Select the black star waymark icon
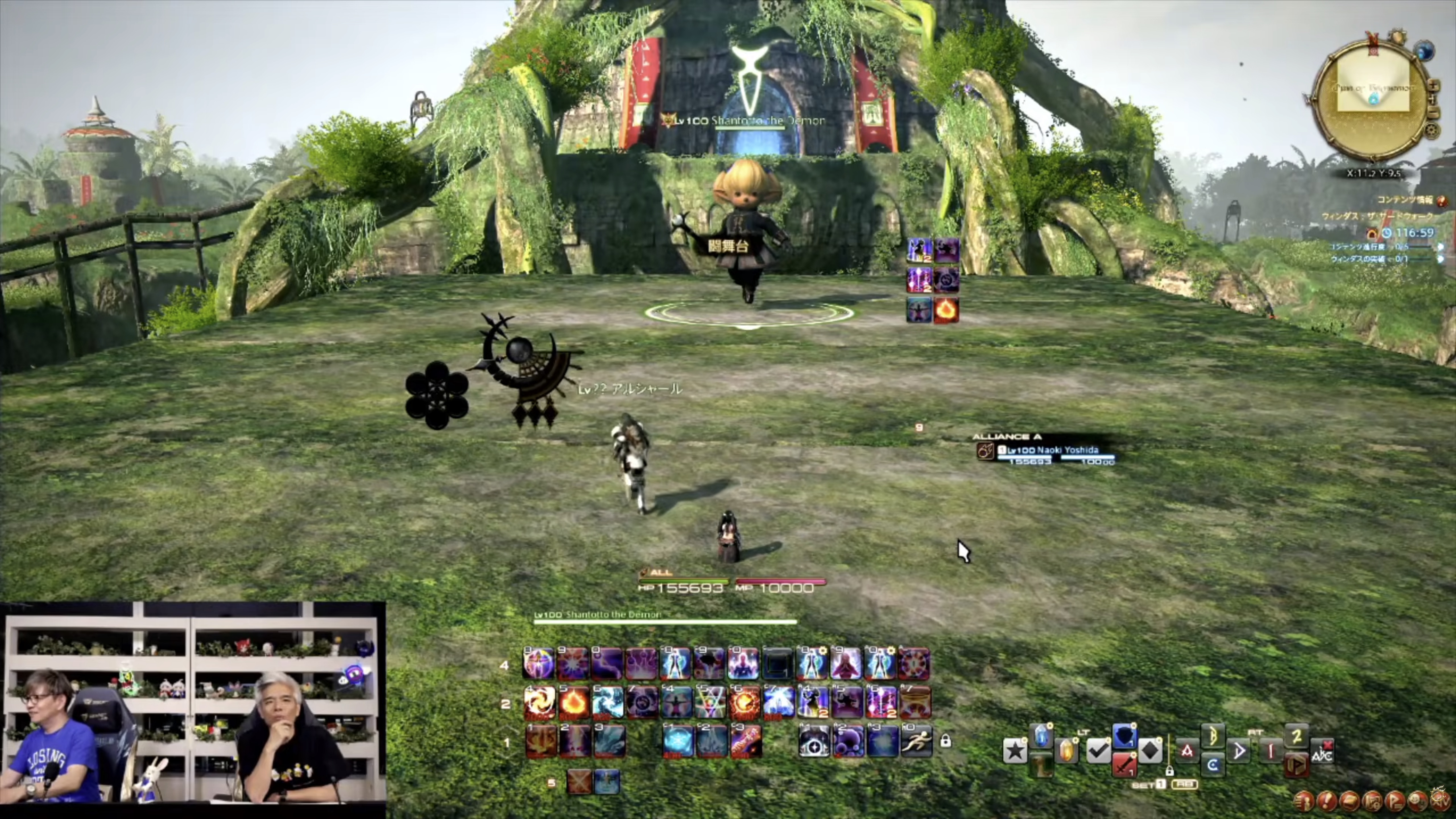Viewport: 1456px width, 819px height. [1015, 751]
